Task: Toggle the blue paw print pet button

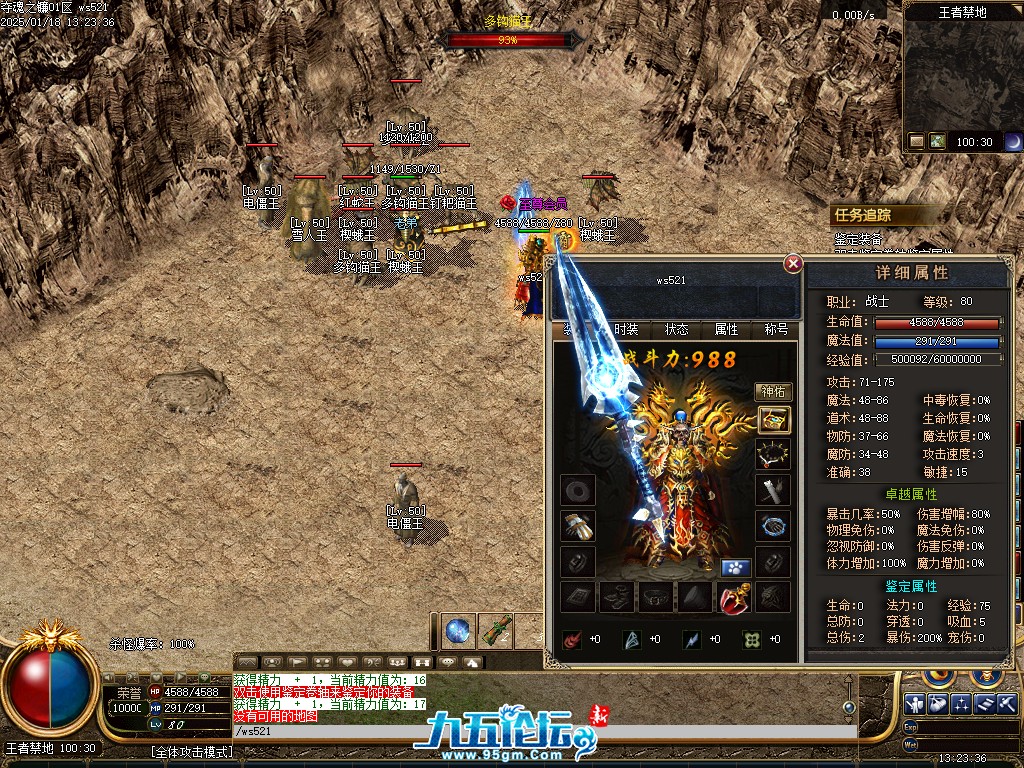Action: pyautogui.click(x=736, y=567)
